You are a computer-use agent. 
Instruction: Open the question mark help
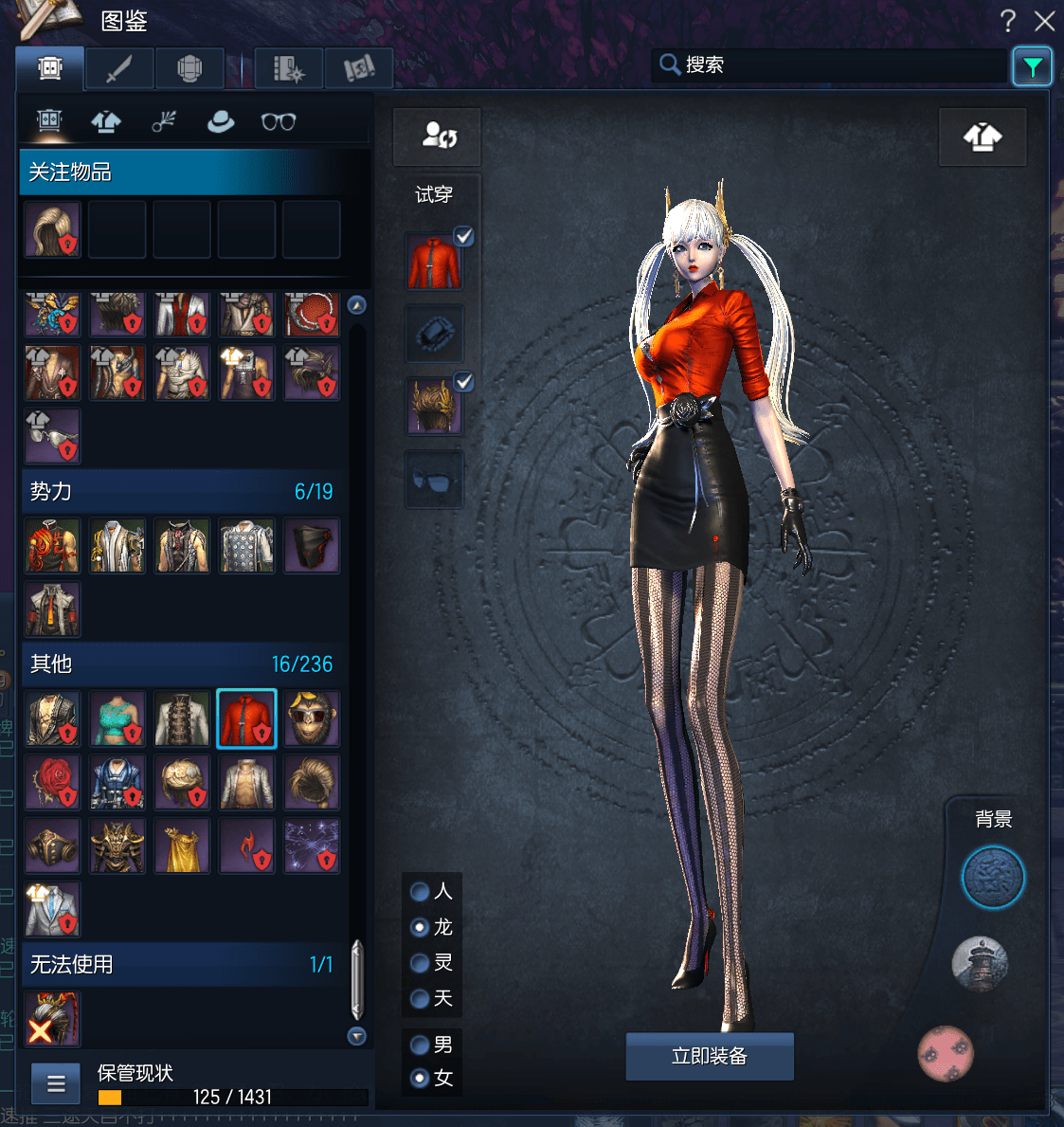coord(1008,21)
